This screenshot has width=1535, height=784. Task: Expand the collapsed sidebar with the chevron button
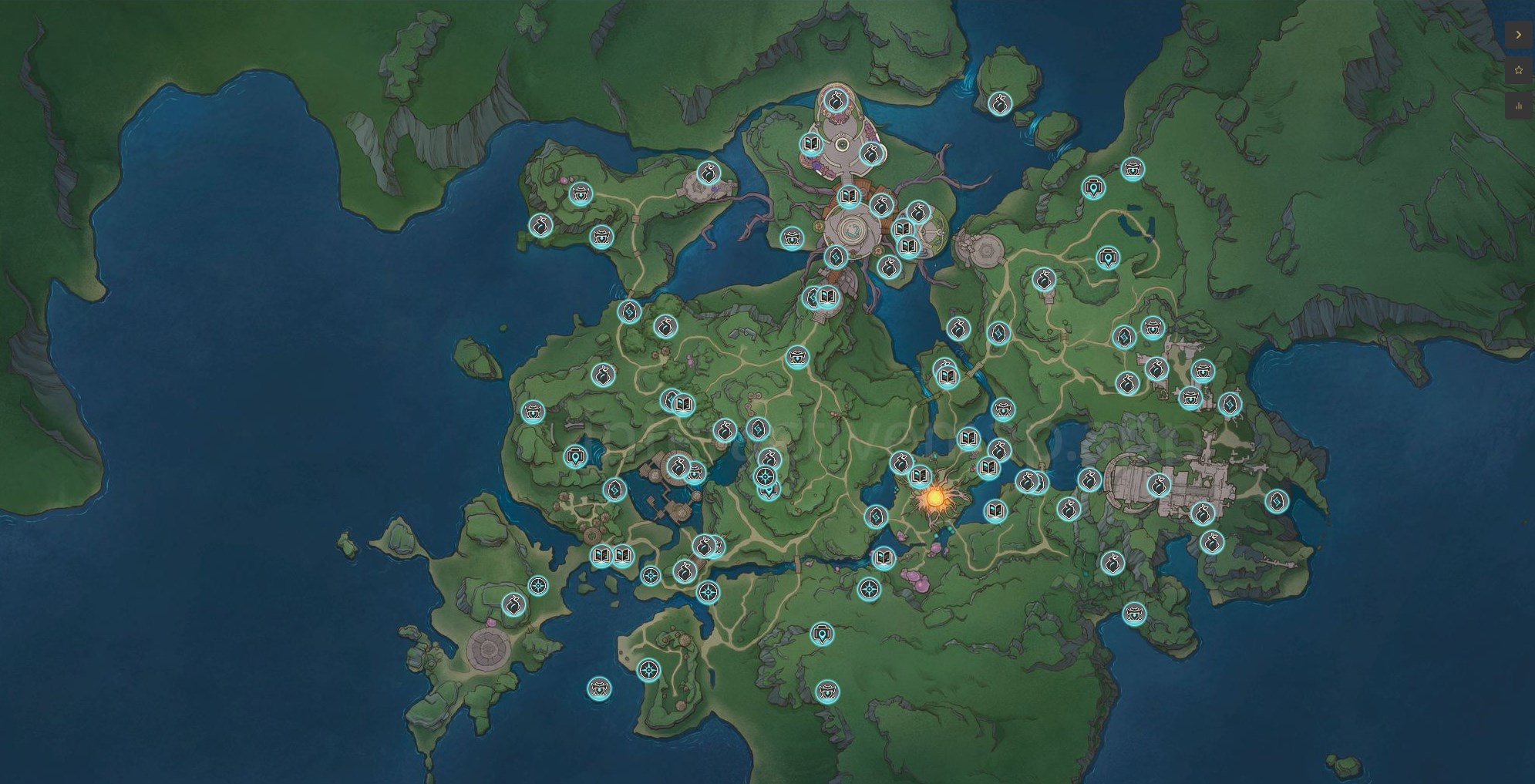point(1518,34)
